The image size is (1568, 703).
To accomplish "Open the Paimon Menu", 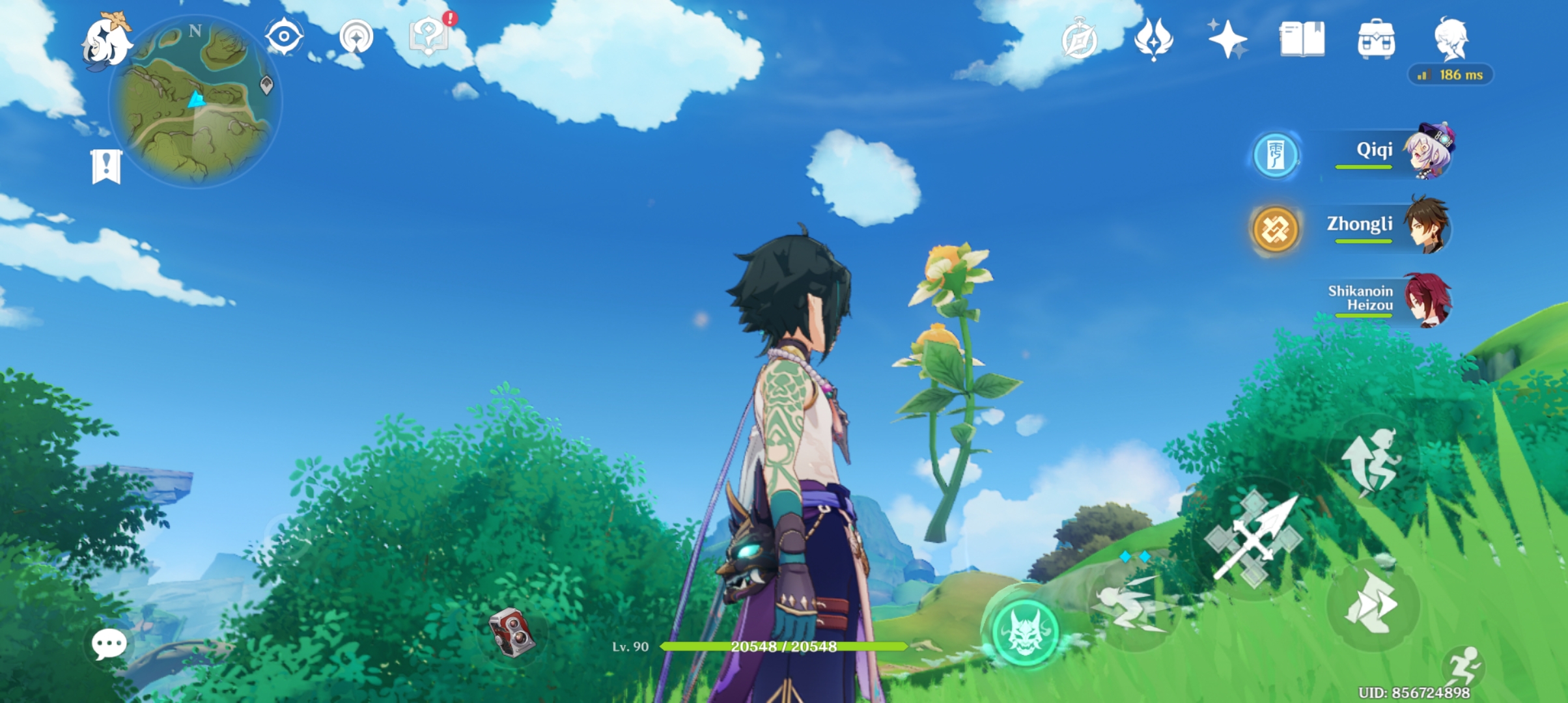I will pyautogui.click(x=106, y=43).
